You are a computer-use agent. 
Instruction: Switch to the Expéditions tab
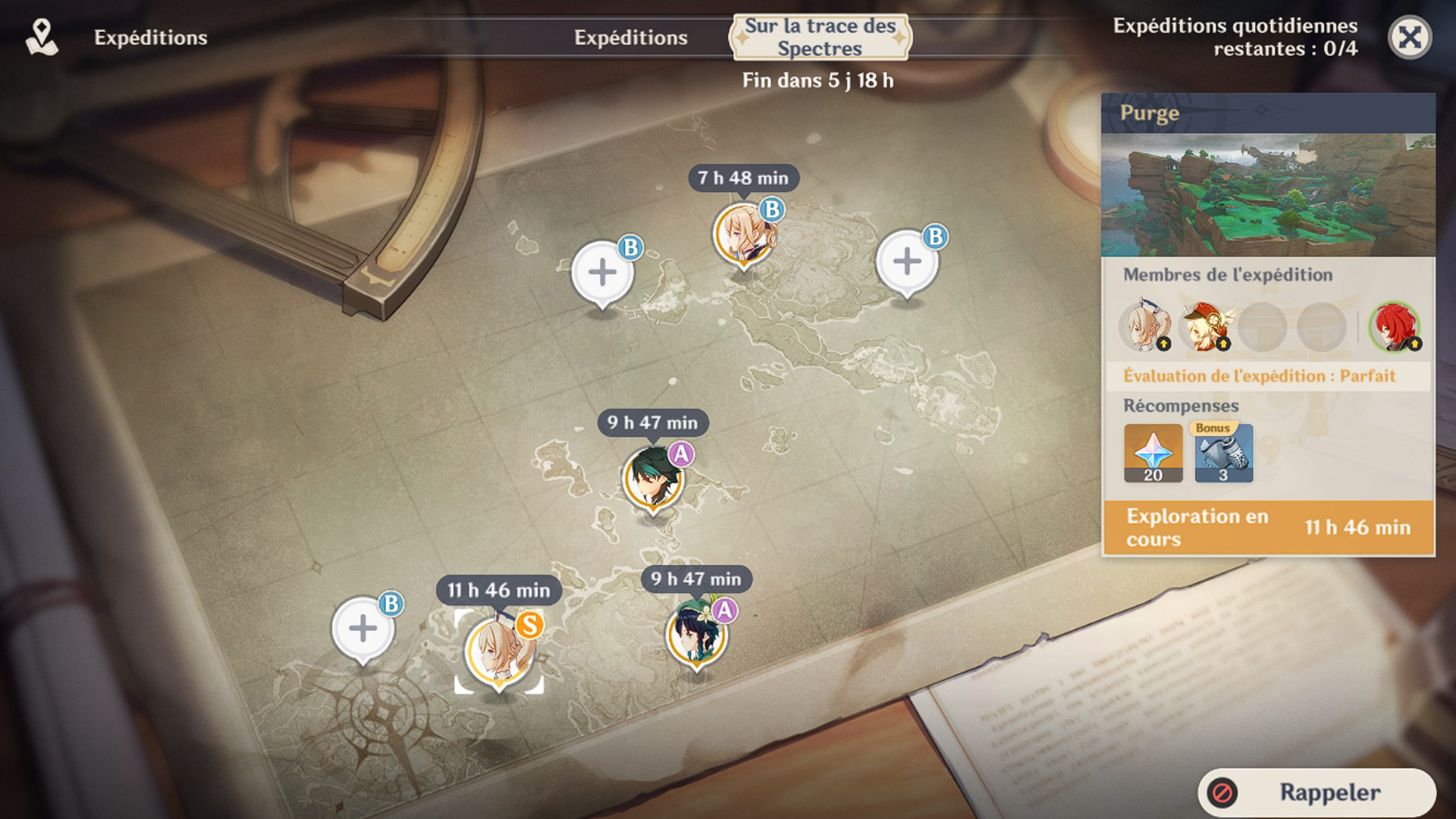(630, 37)
